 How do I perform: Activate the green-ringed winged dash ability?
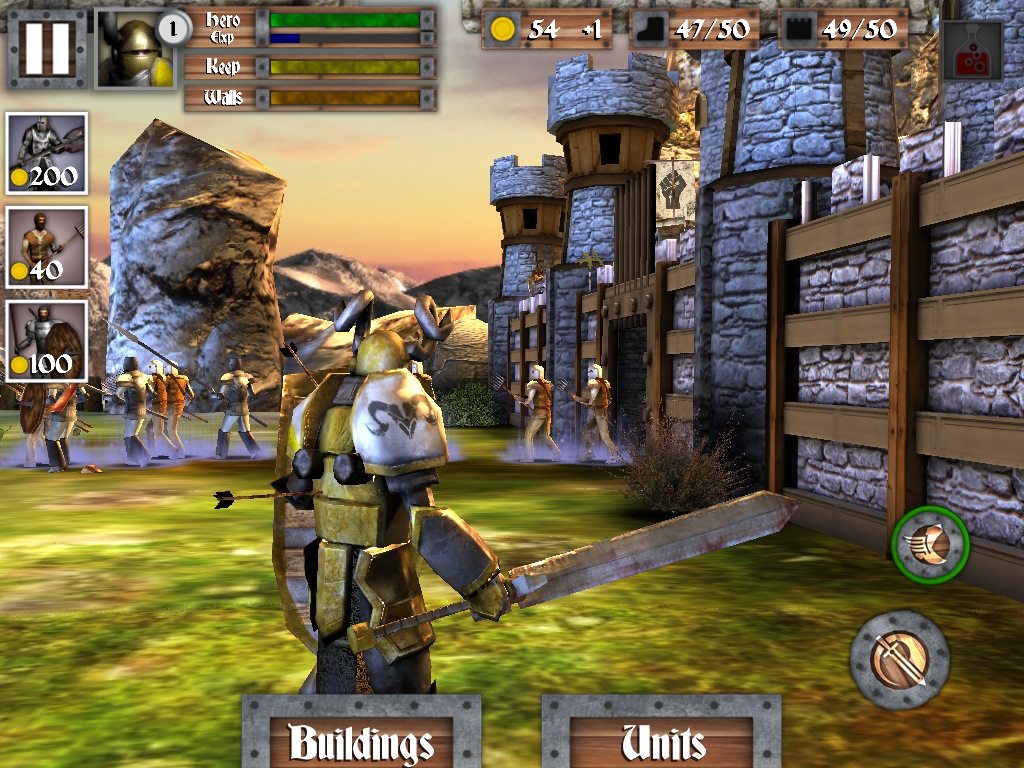click(x=930, y=545)
